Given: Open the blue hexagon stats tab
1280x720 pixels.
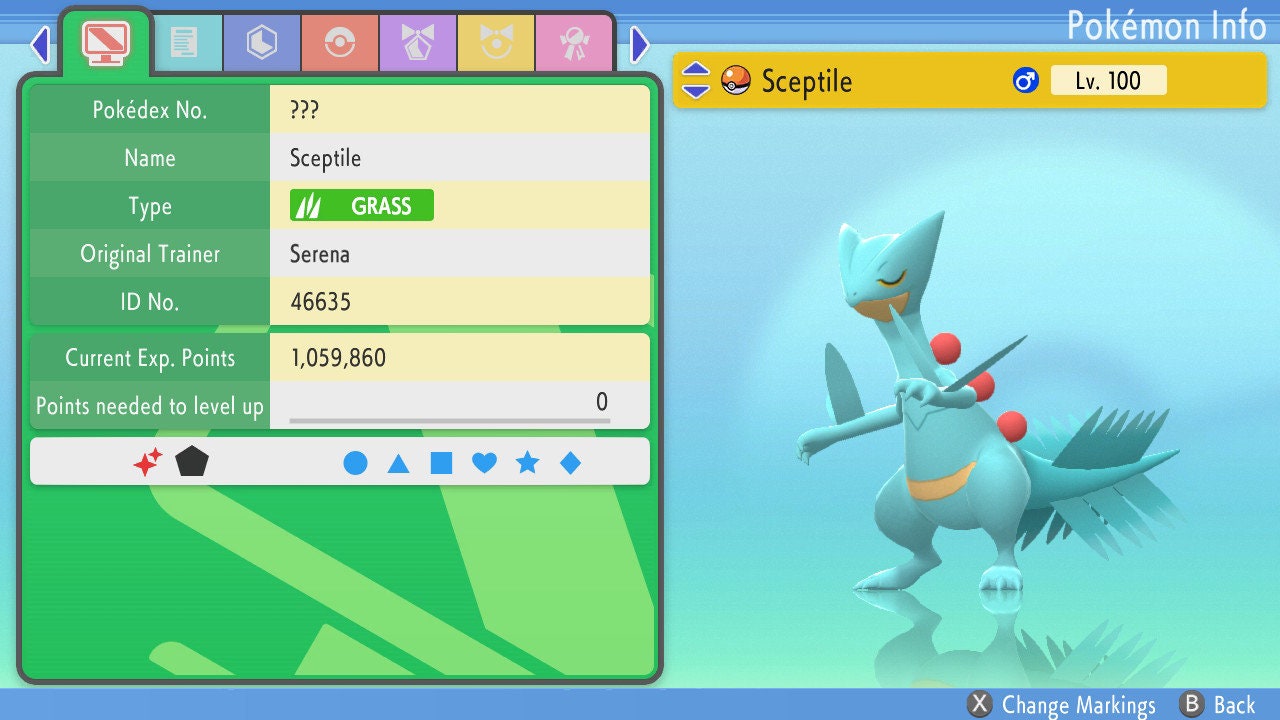Looking at the screenshot, I should pyautogui.click(x=262, y=43).
